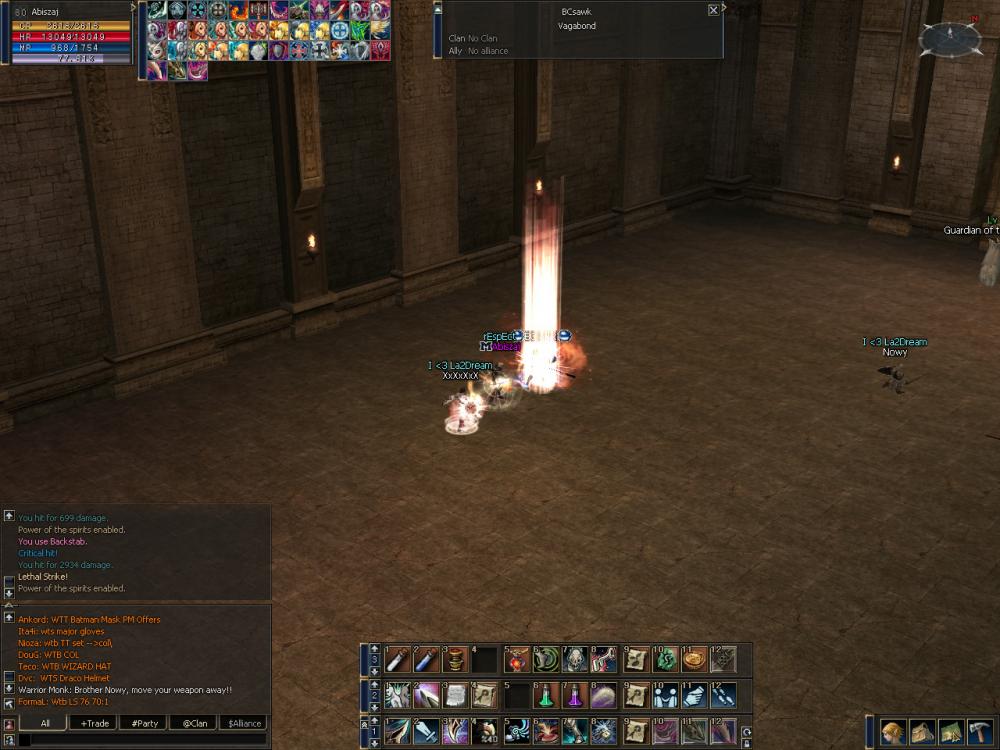This screenshot has width=1000, height=750.
Task: Switch to the All chat tab
Action: (x=45, y=723)
